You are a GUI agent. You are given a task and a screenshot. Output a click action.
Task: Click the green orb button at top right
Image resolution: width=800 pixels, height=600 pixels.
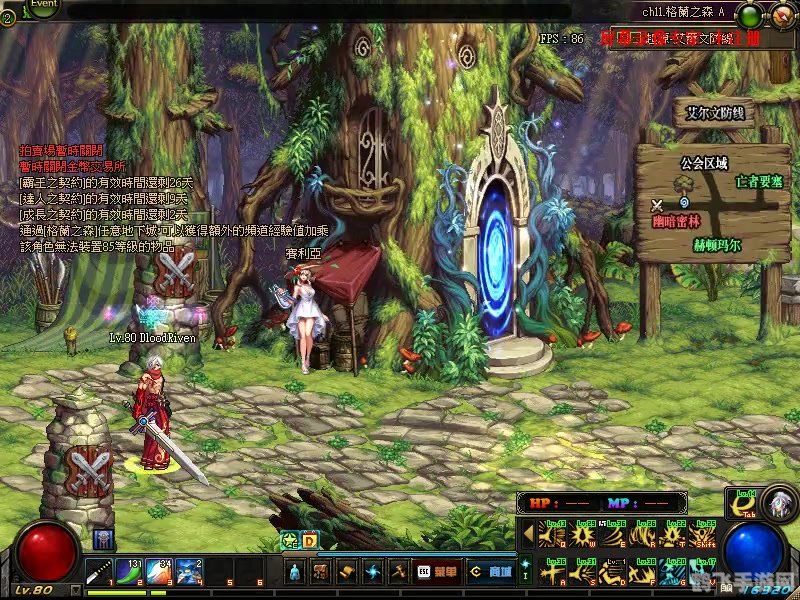pyautogui.click(x=748, y=16)
